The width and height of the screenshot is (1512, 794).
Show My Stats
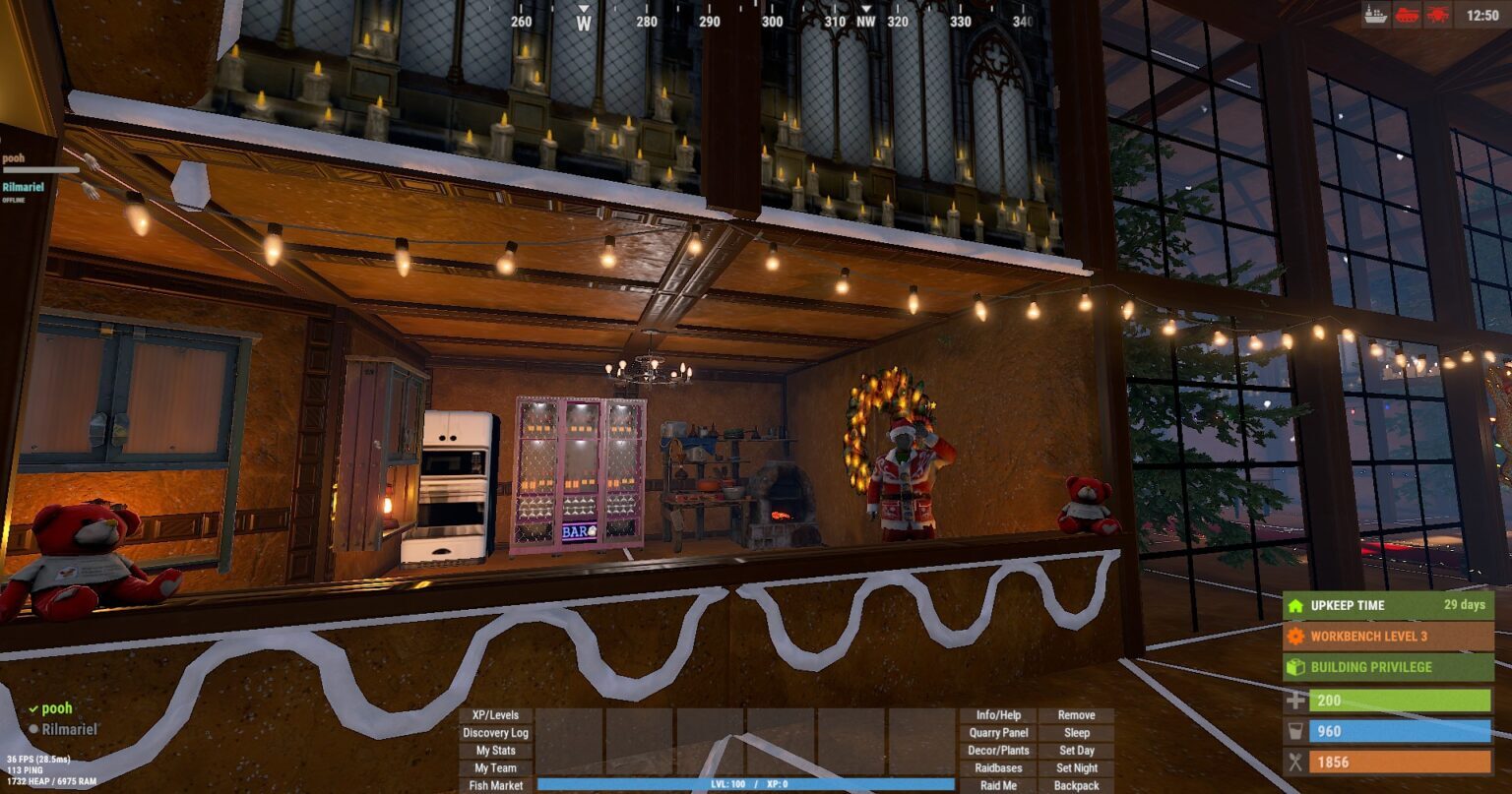pyautogui.click(x=496, y=751)
